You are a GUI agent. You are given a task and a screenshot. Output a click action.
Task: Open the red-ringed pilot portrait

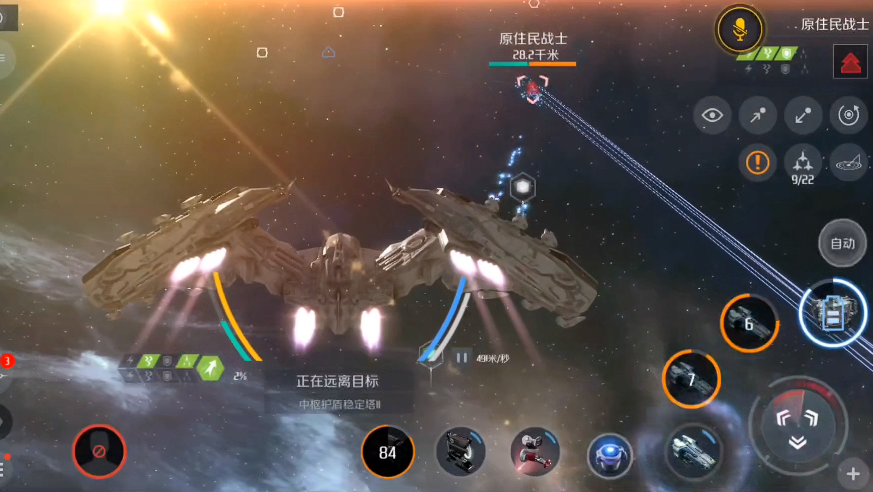pos(99,452)
